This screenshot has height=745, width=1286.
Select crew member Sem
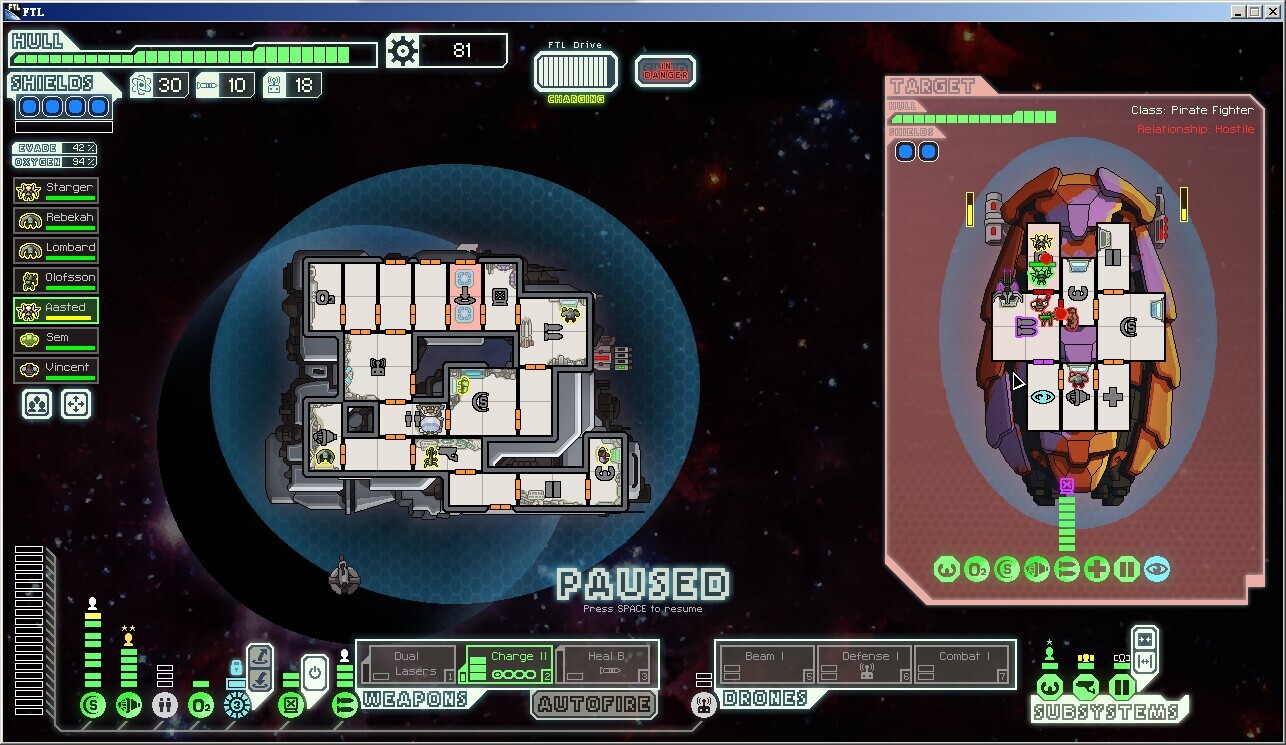point(56,340)
